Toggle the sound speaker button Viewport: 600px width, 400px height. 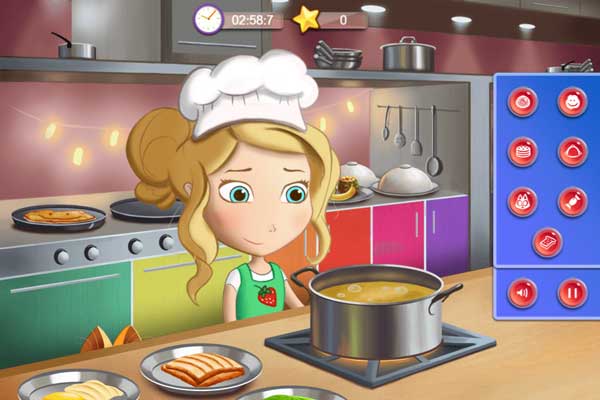point(523,293)
